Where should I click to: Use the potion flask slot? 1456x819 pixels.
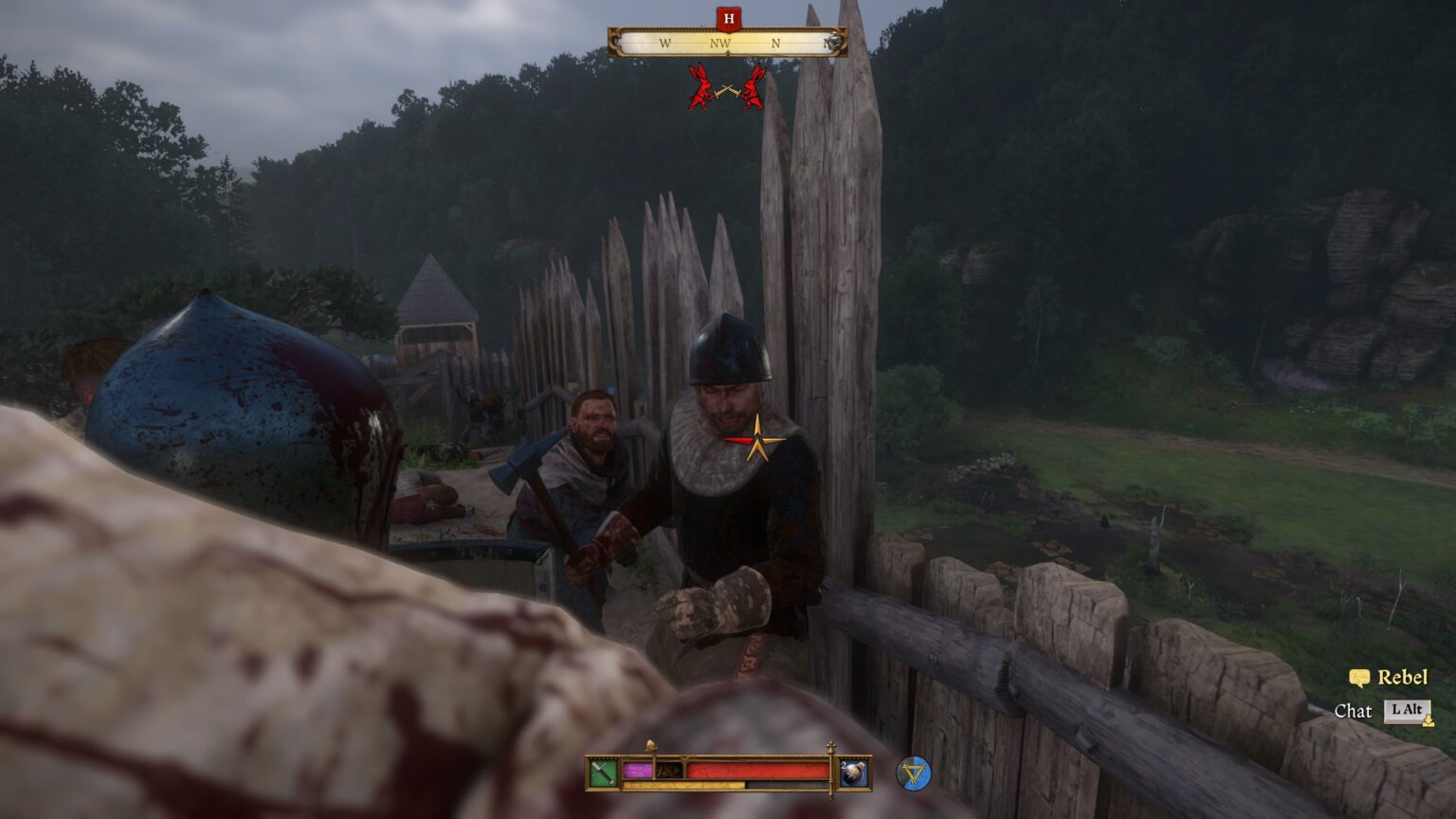click(852, 773)
